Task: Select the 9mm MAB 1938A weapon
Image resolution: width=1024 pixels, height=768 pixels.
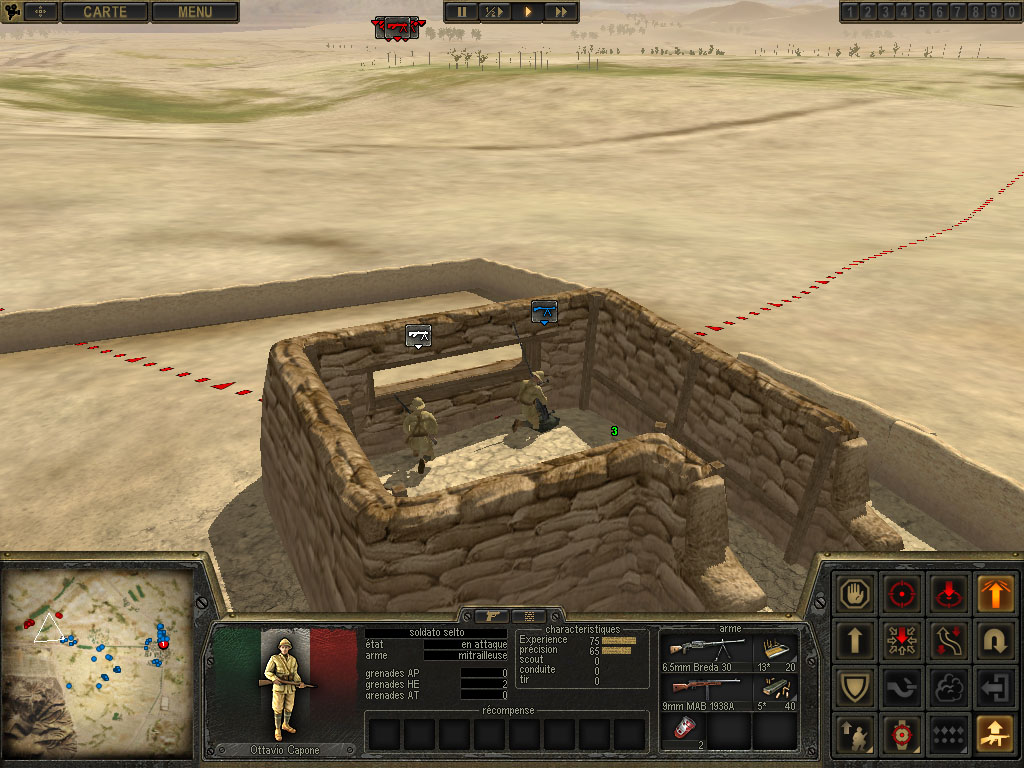Action: tap(704, 690)
